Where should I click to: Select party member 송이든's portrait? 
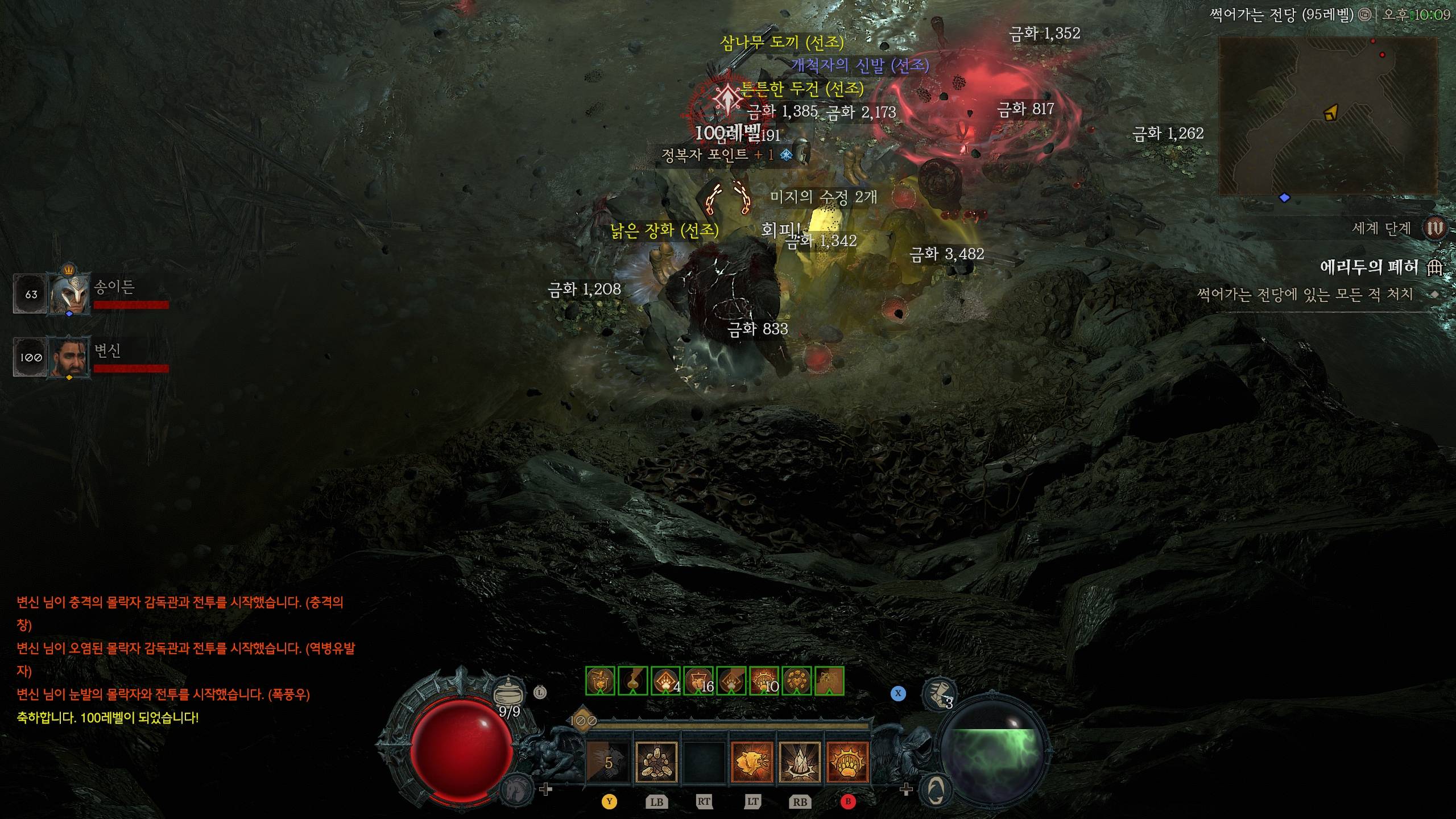point(70,293)
